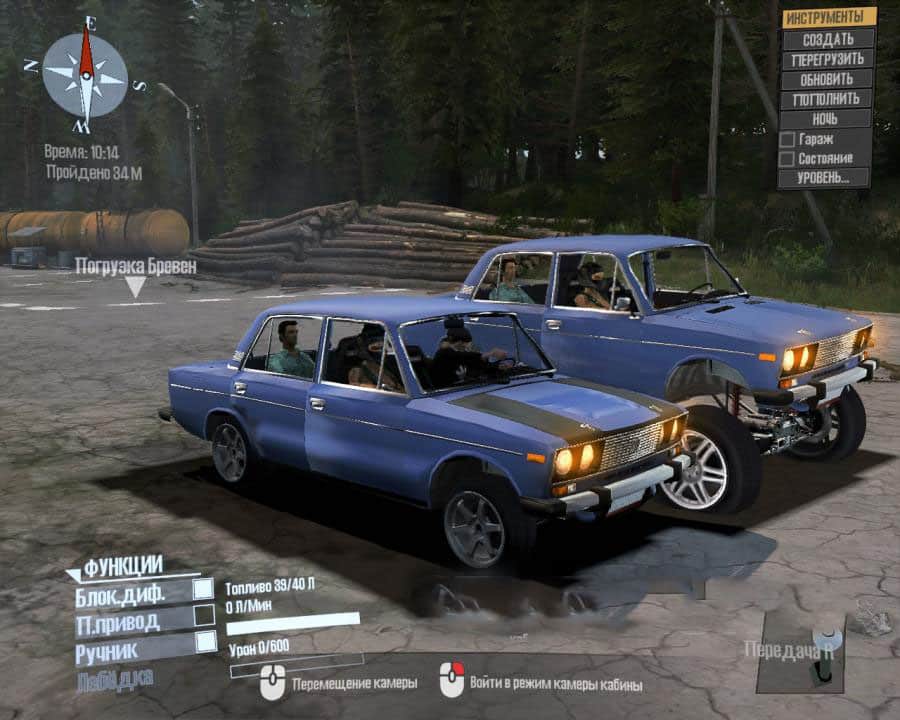Enable the П.привод all-wheel drive checkbox
900x720 pixels.
(x=204, y=615)
